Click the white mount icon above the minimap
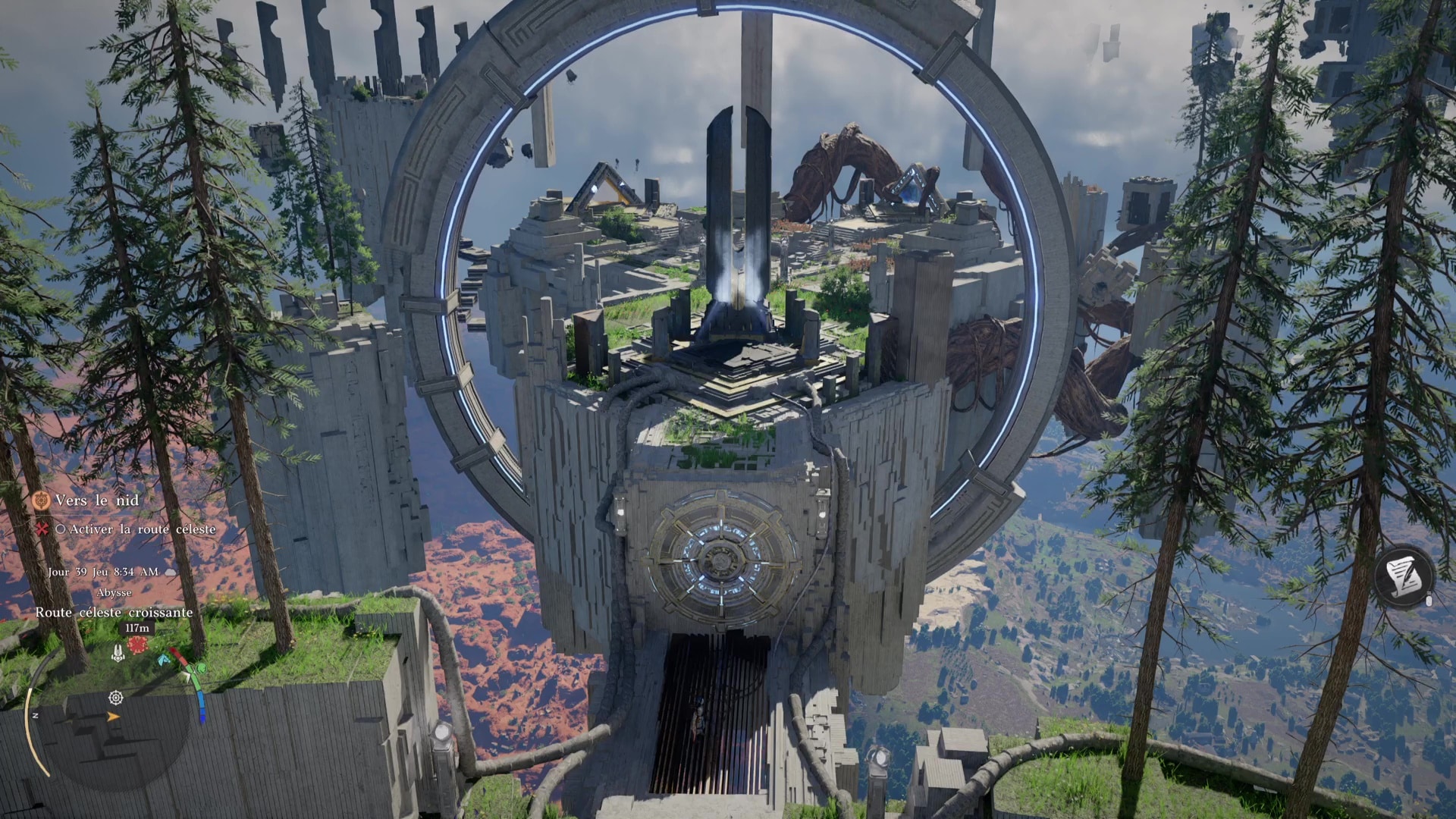This screenshot has width=1456, height=819. (x=117, y=652)
